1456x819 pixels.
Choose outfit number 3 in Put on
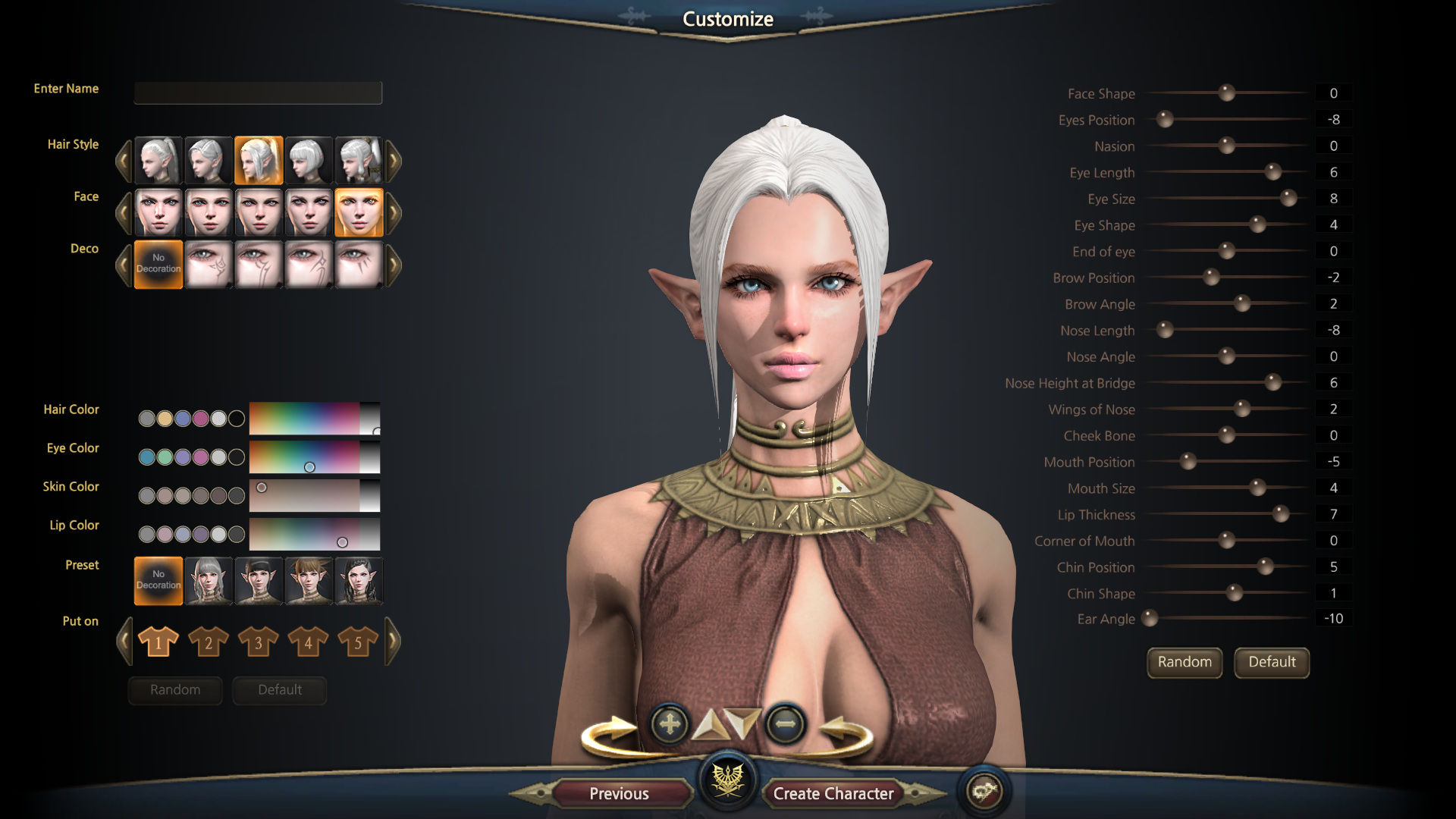click(x=258, y=642)
